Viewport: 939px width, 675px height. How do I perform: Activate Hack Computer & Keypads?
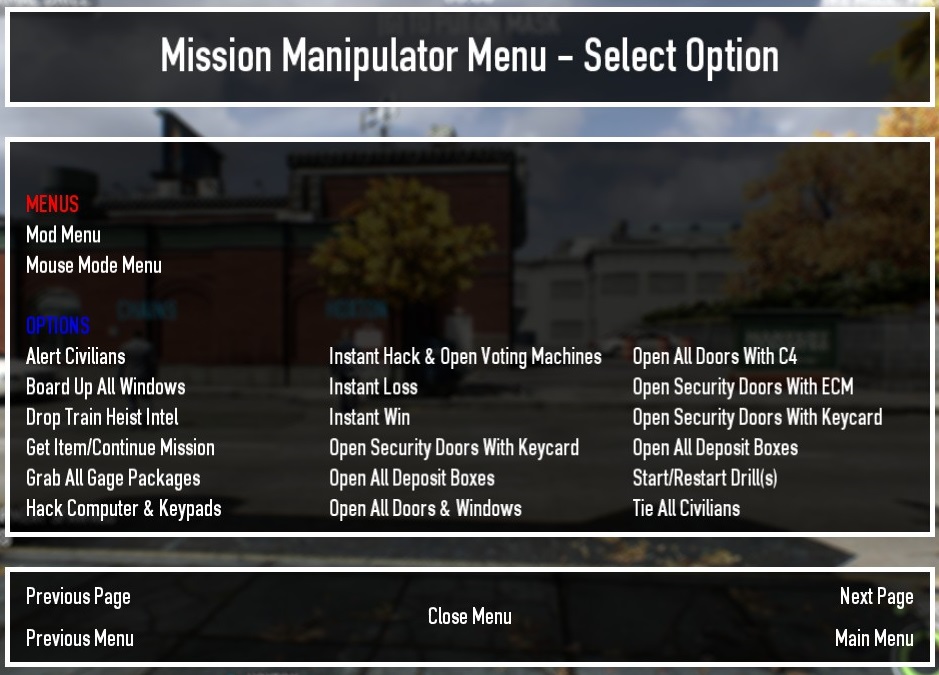[x=123, y=508]
